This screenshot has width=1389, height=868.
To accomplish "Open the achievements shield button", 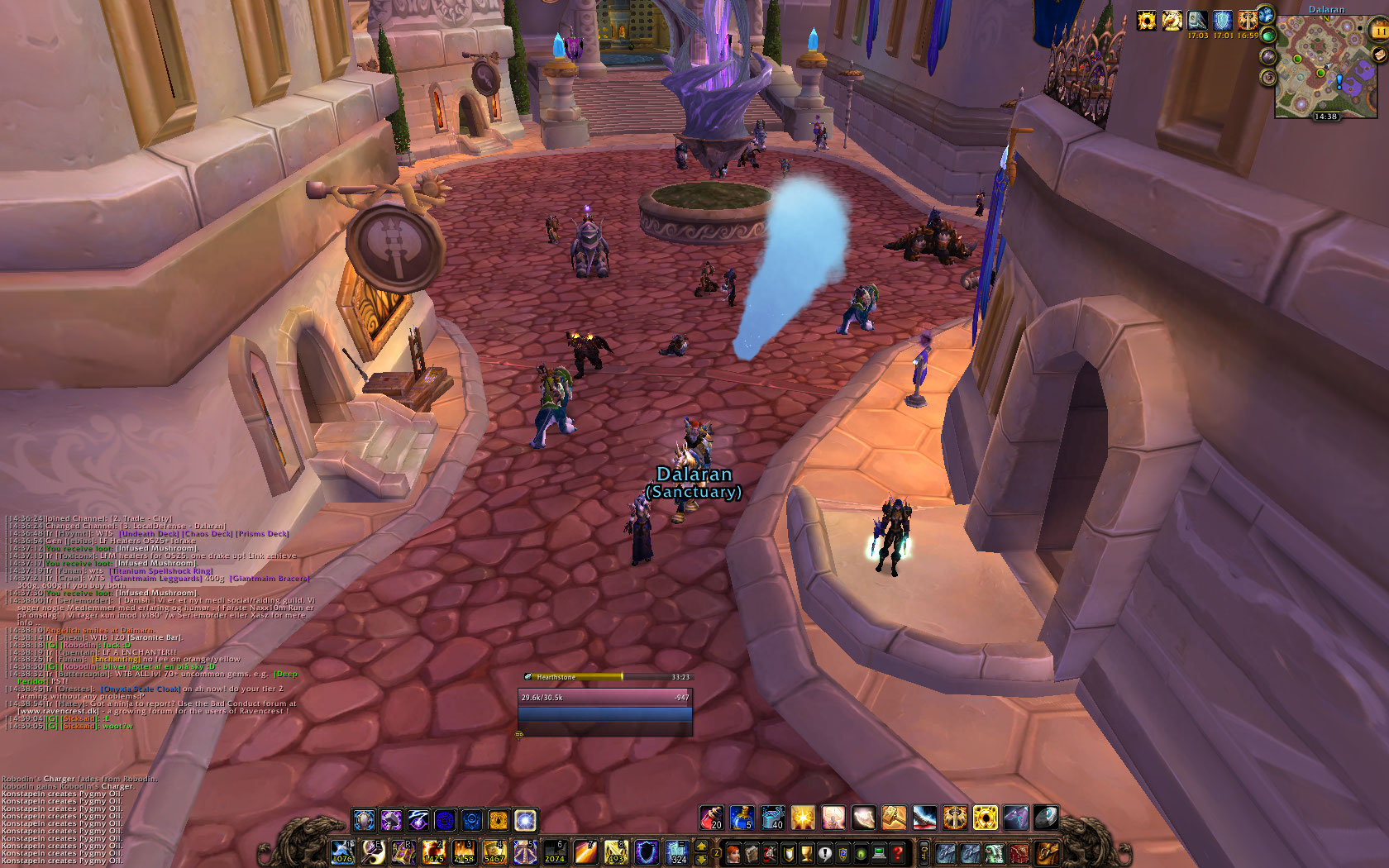I will [x=788, y=852].
